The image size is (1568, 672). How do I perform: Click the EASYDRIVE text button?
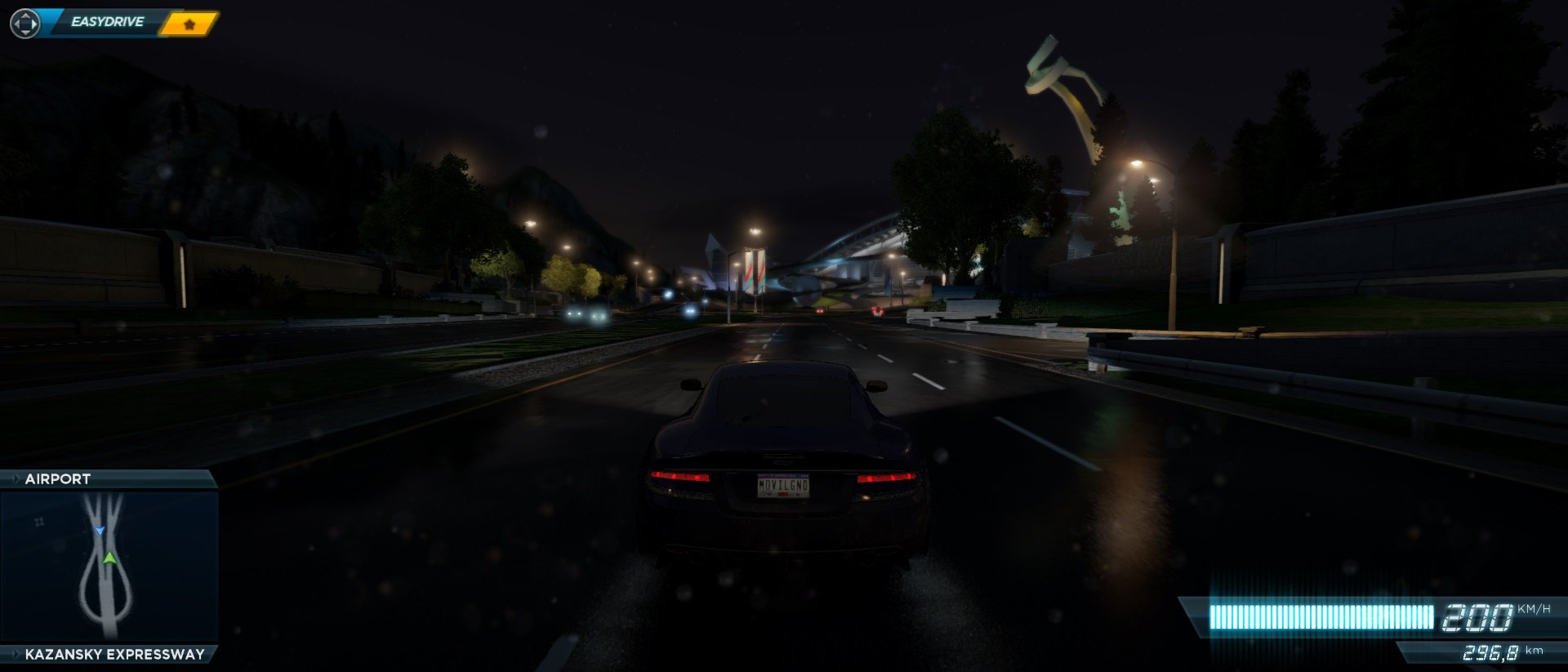pyautogui.click(x=107, y=20)
